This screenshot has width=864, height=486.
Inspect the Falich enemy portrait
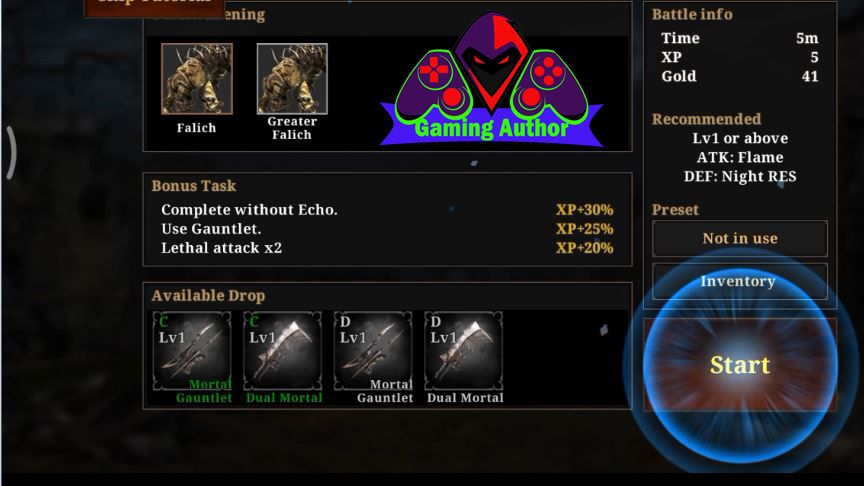tap(197, 79)
